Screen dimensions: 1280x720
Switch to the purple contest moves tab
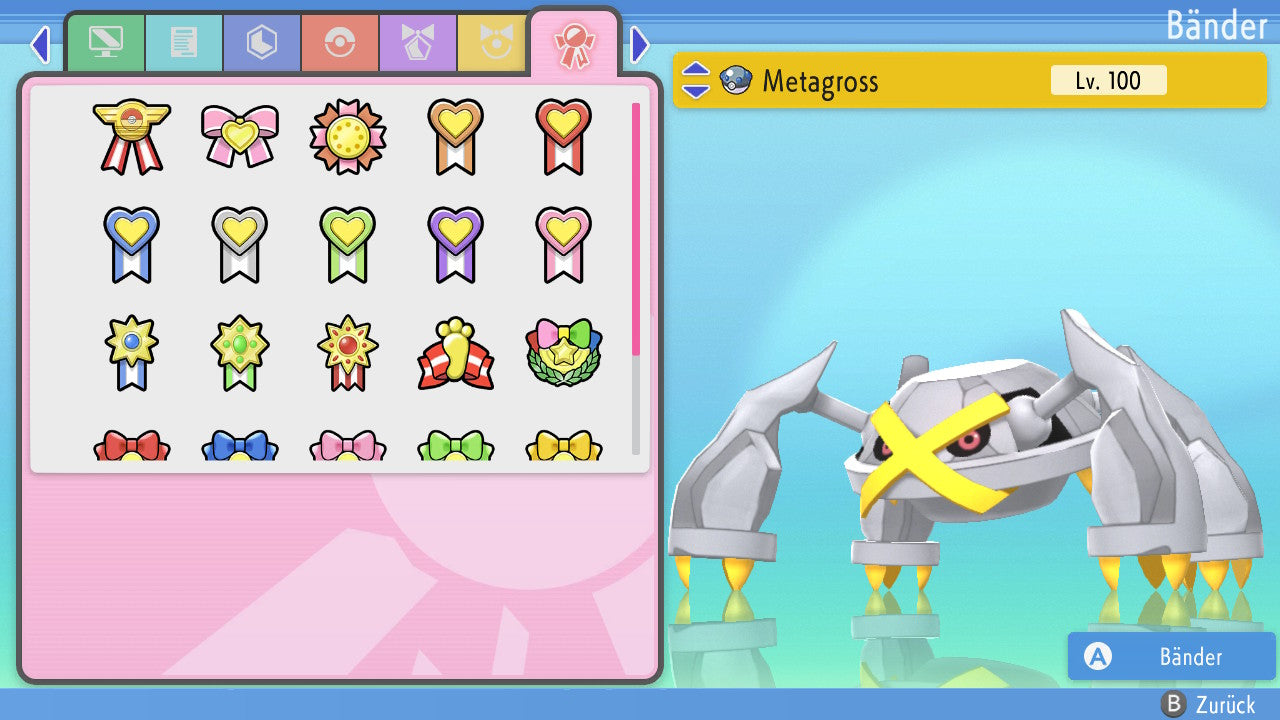418,42
